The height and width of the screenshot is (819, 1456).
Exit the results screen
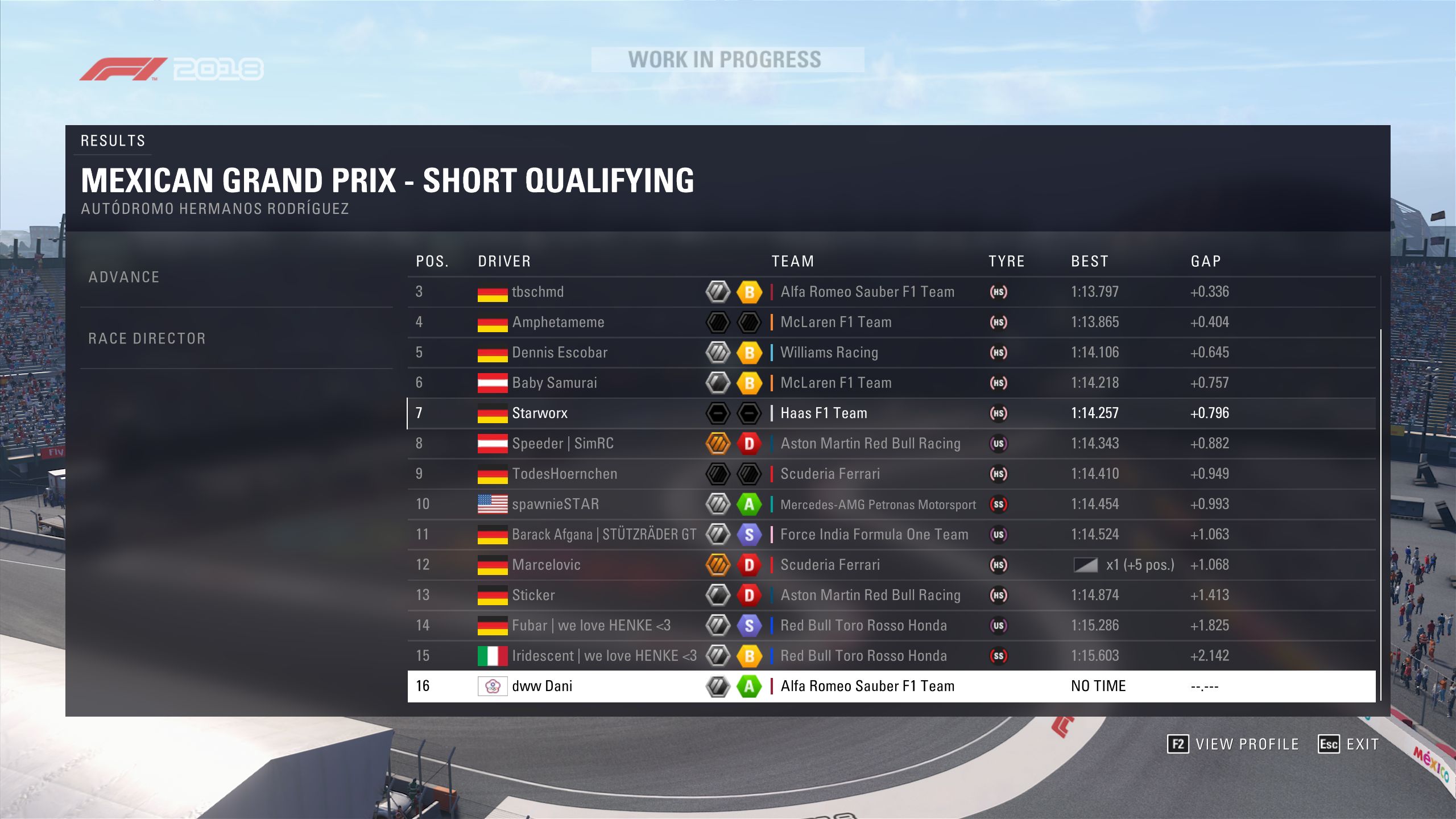point(1349,744)
